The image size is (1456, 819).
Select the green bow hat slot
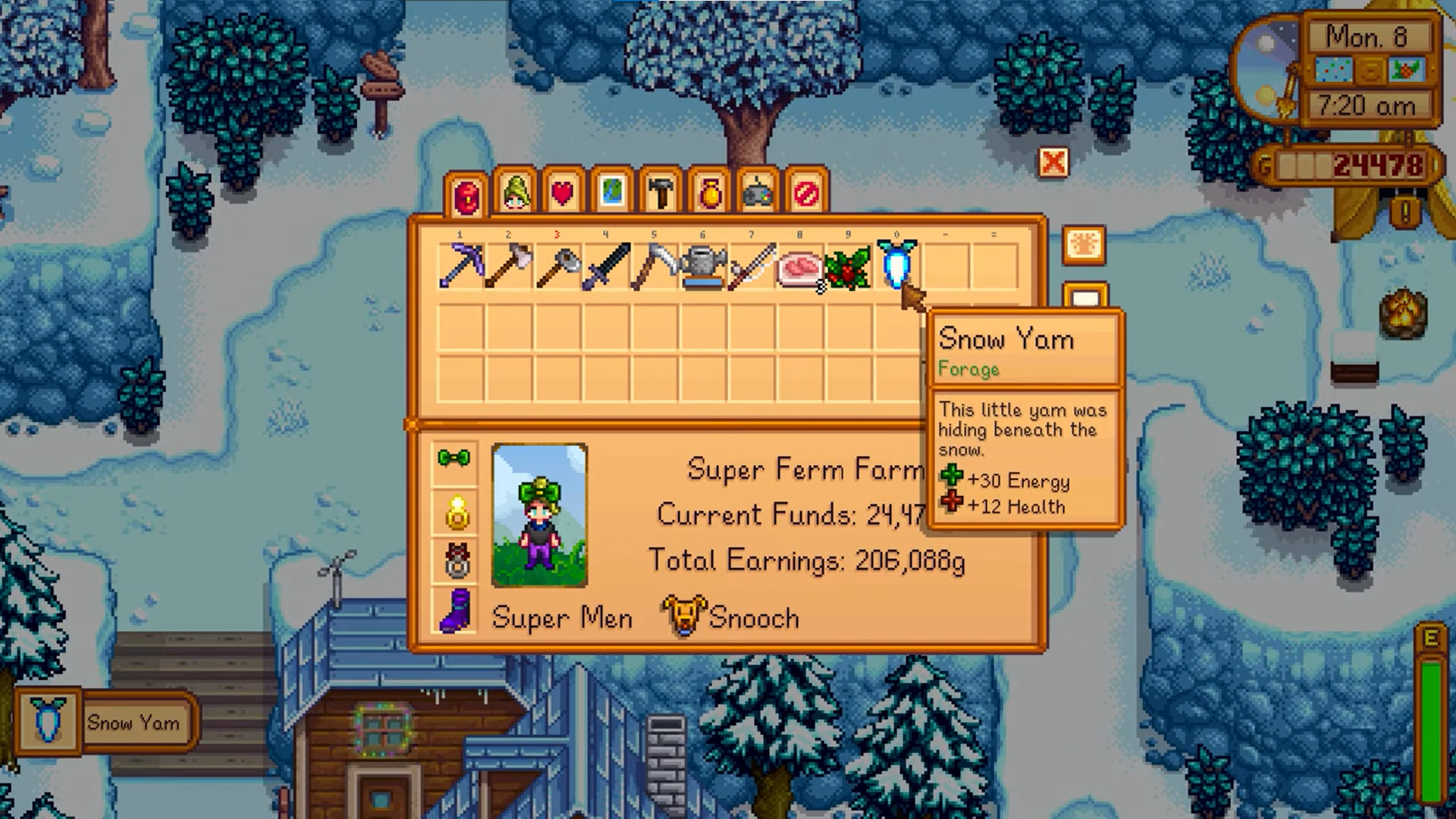pyautogui.click(x=454, y=460)
